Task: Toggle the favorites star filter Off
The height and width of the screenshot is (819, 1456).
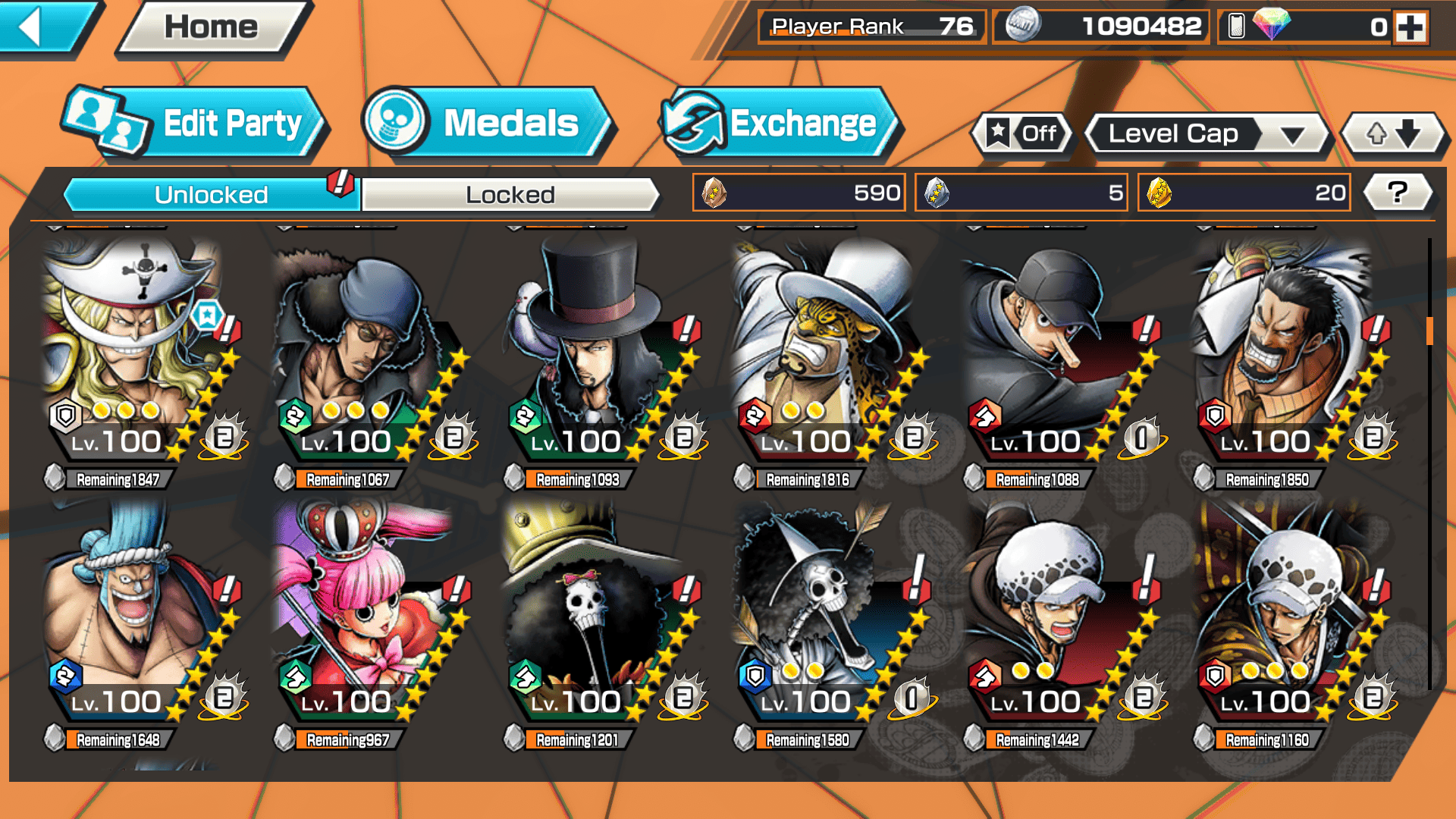Action: coord(1022,134)
